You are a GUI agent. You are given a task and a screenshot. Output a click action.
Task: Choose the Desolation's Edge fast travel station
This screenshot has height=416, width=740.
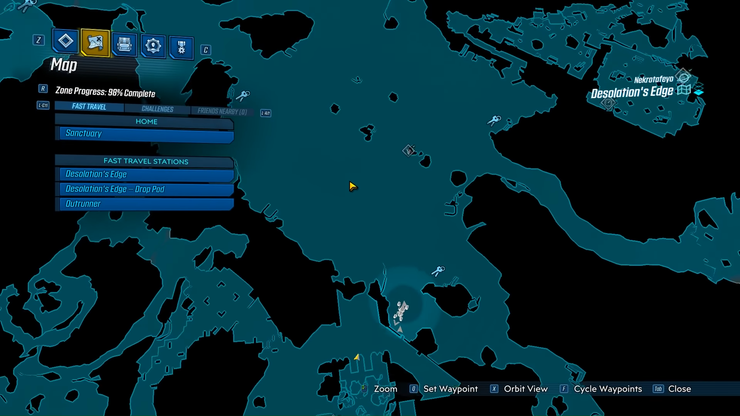click(x=144, y=174)
